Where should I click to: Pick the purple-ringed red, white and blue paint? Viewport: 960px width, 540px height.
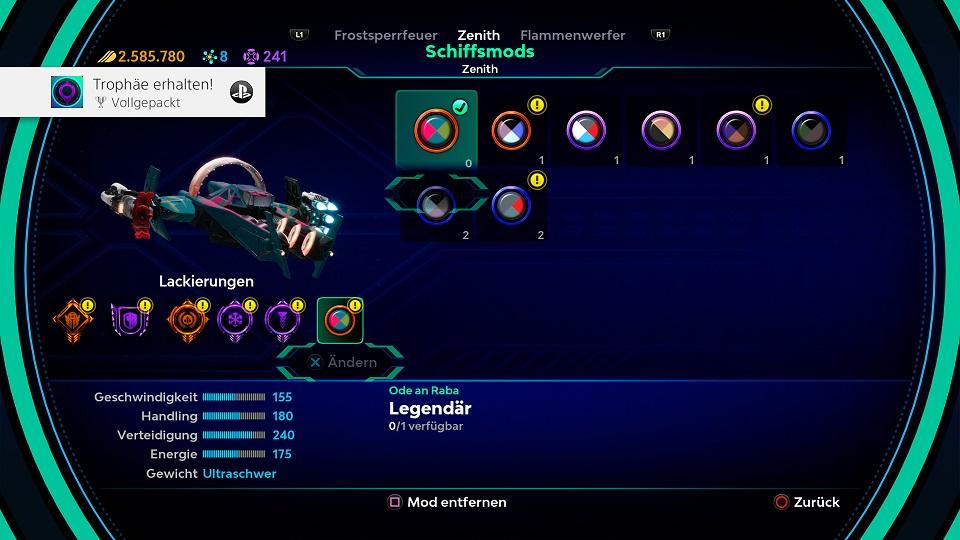(586, 130)
